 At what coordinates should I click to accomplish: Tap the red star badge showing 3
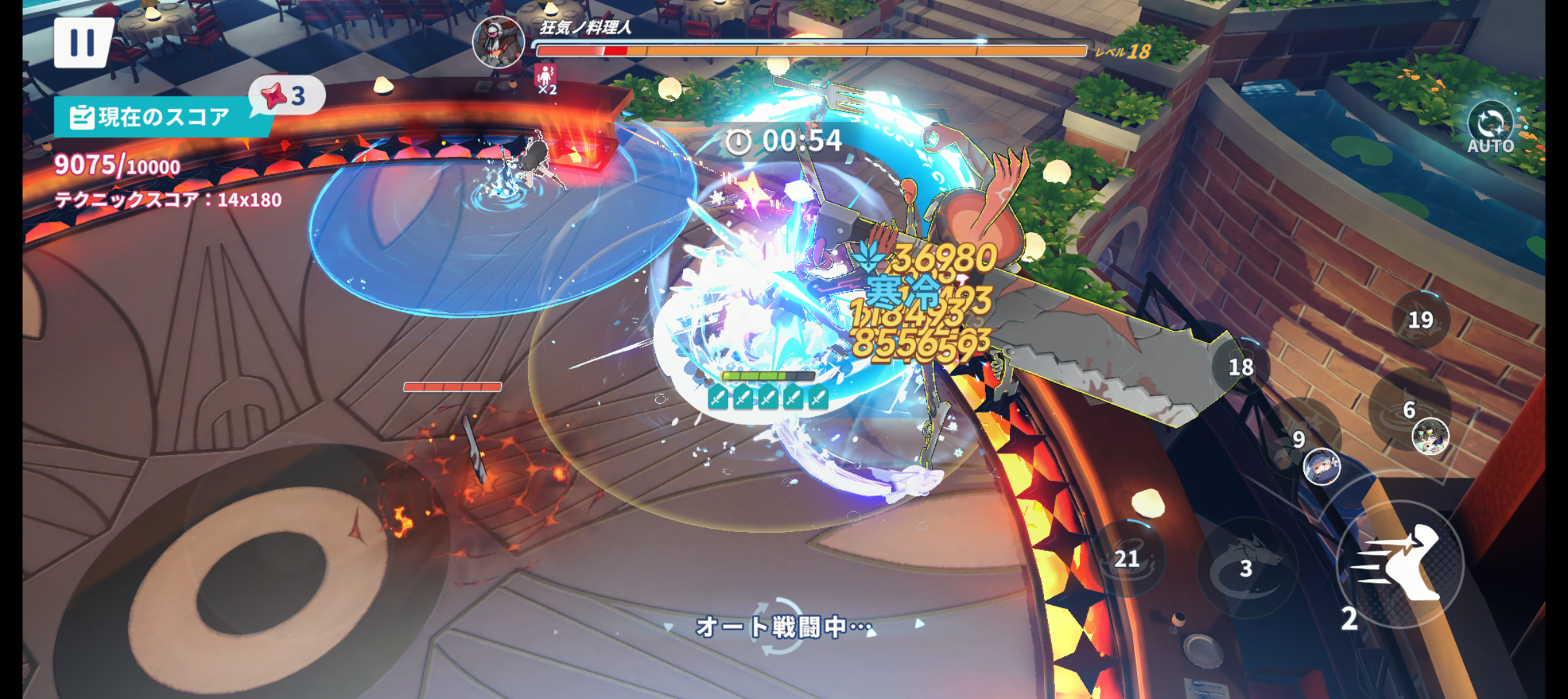click(x=285, y=96)
